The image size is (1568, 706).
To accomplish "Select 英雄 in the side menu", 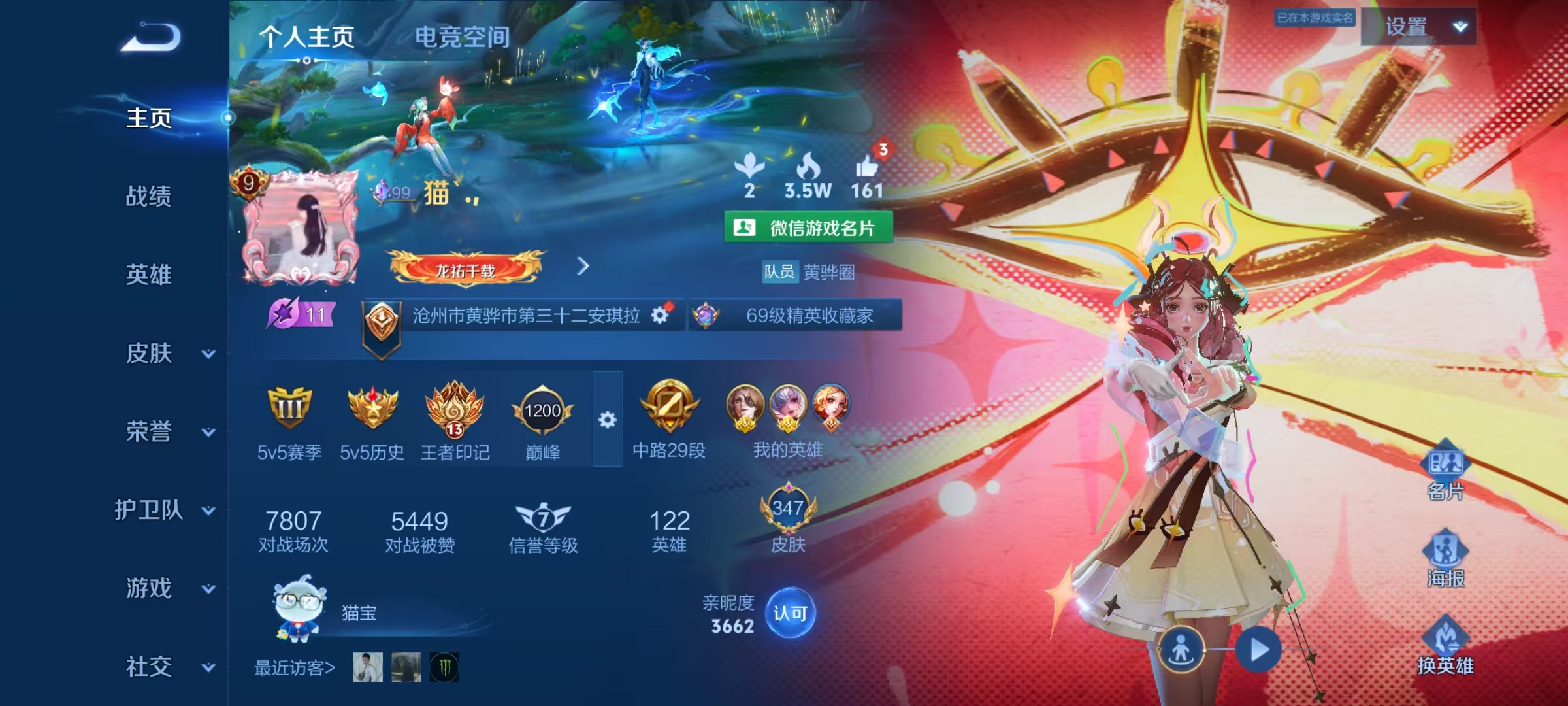I will click(149, 275).
